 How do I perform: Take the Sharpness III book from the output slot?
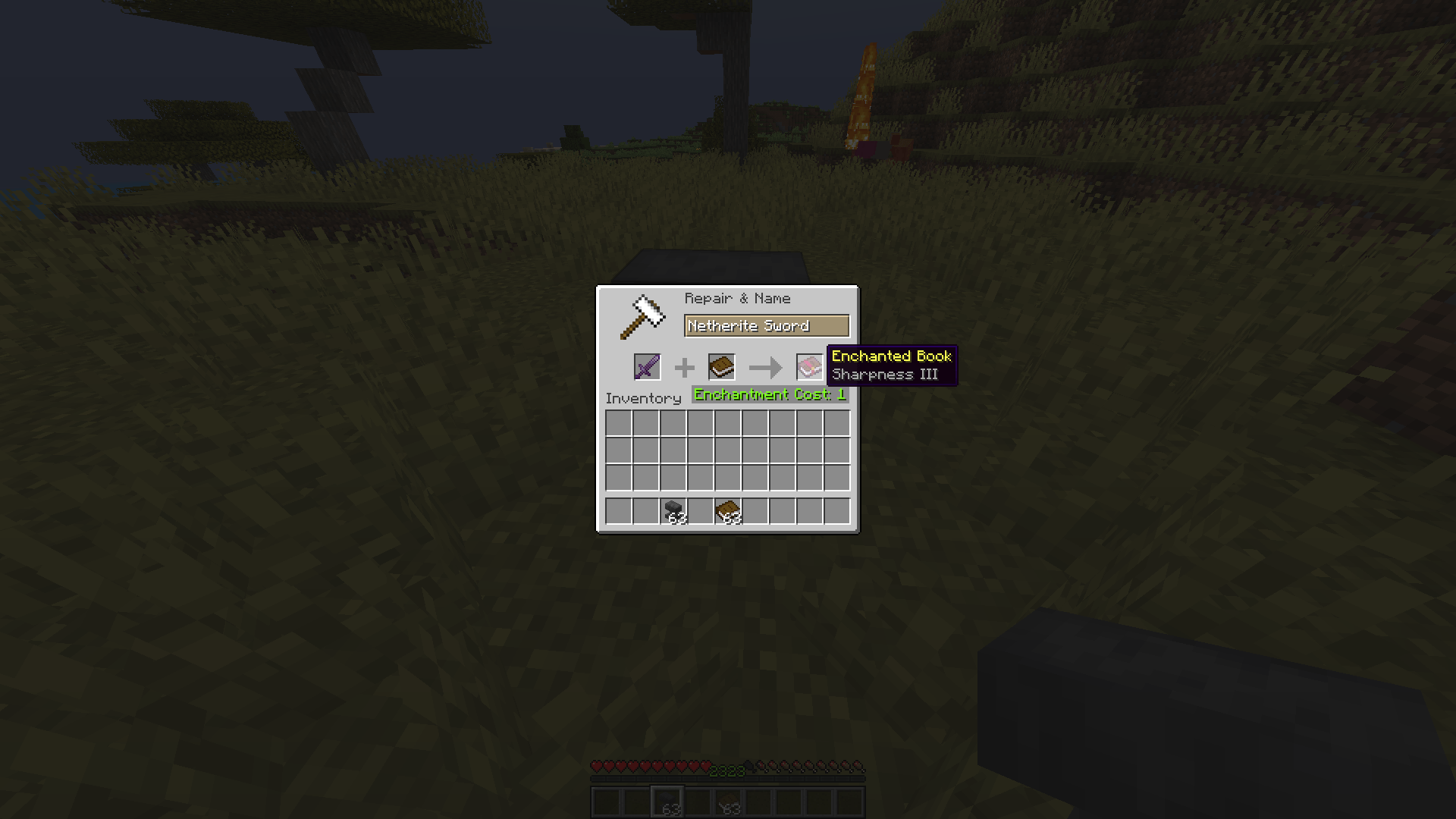point(808,367)
